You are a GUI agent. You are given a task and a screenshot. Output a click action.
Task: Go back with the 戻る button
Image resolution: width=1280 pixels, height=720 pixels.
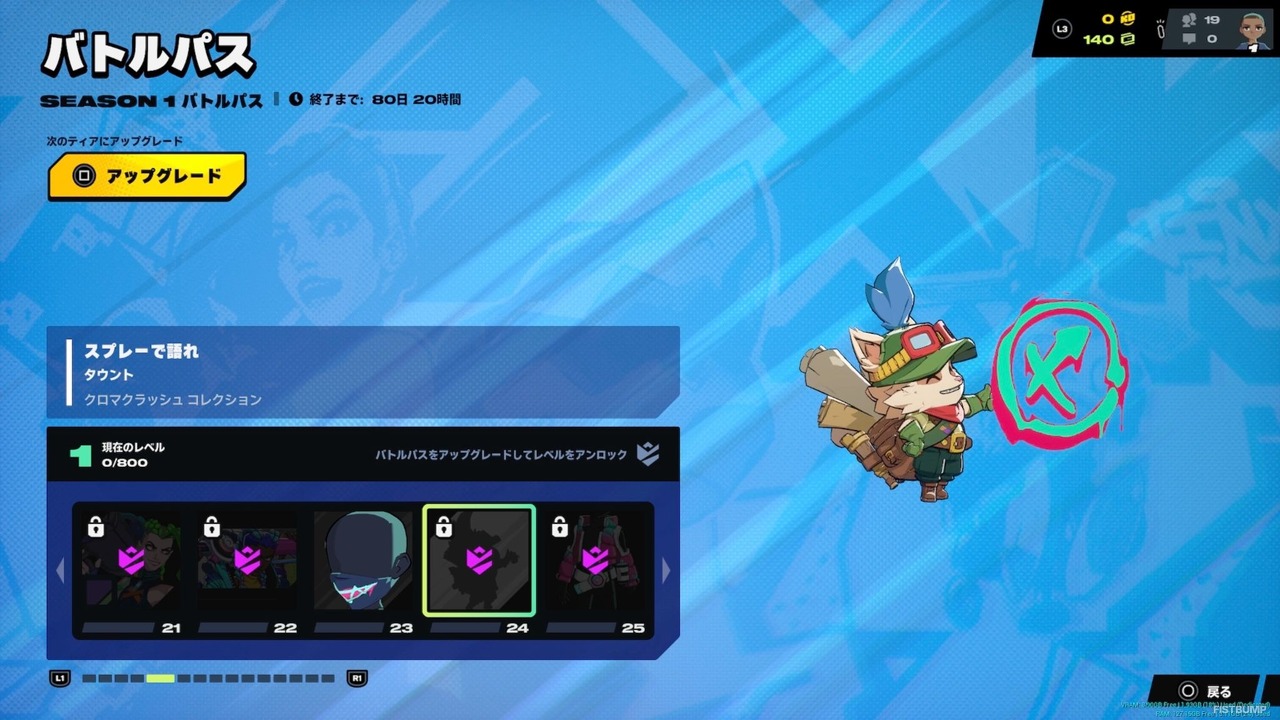pyautogui.click(x=1207, y=691)
